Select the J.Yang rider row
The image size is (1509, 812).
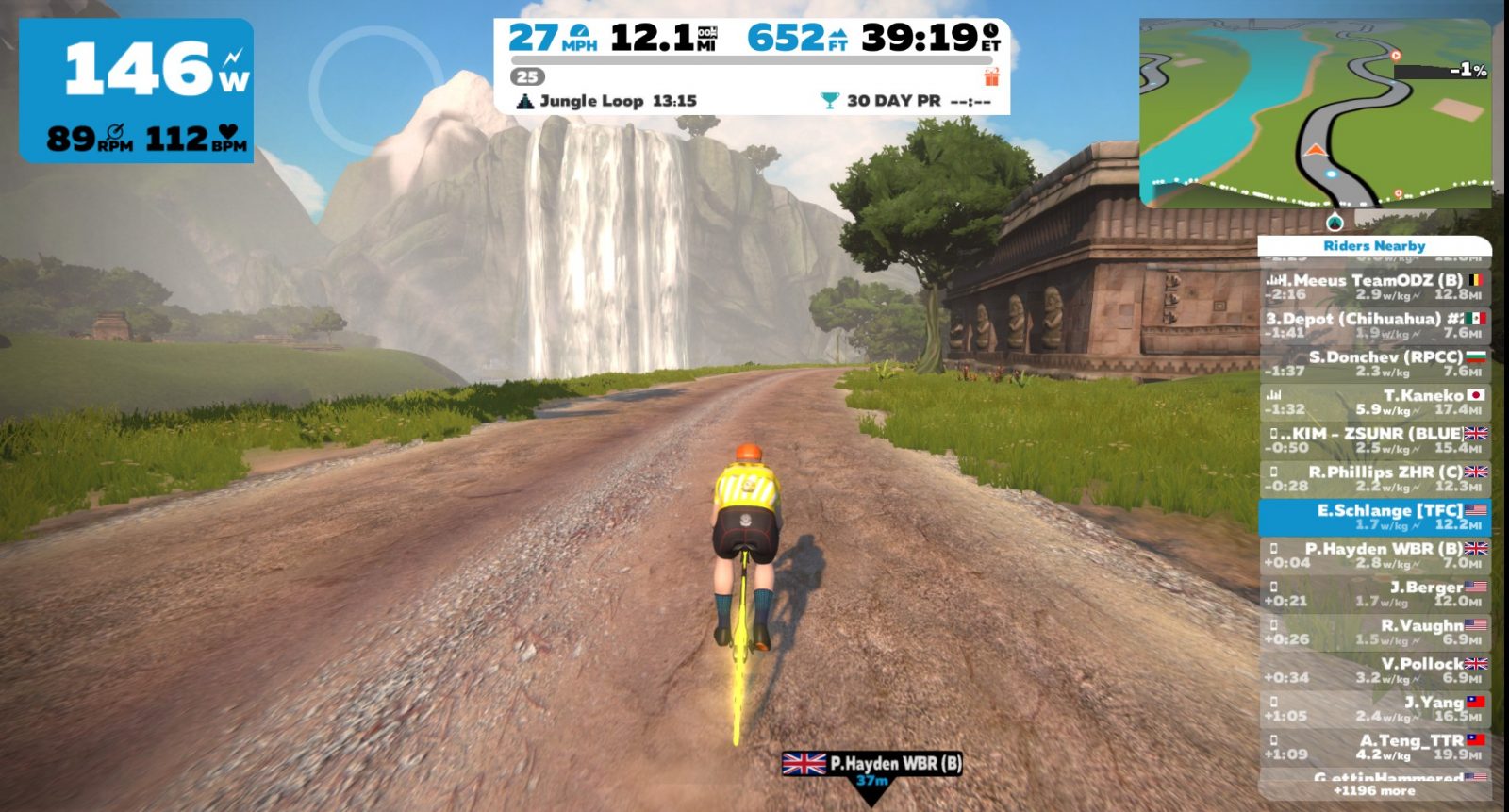pyautogui.click(x=1374, y=709)
